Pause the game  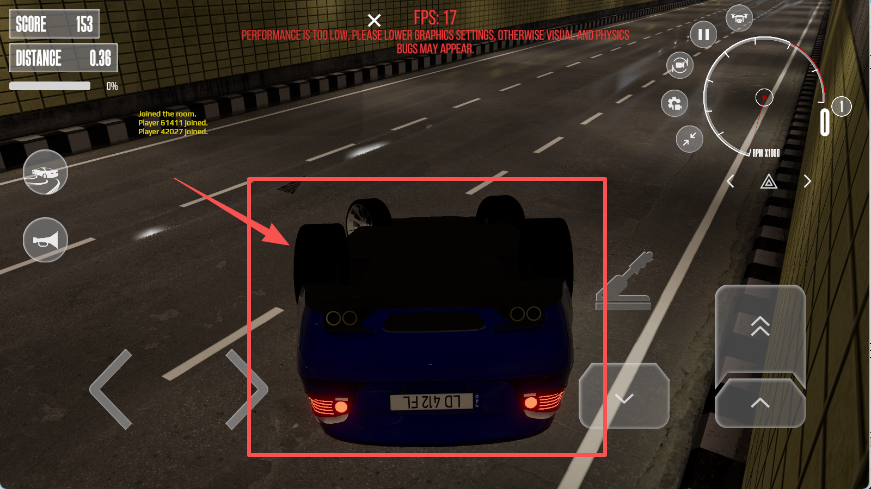pyautogui.click(x=704, y=35)
